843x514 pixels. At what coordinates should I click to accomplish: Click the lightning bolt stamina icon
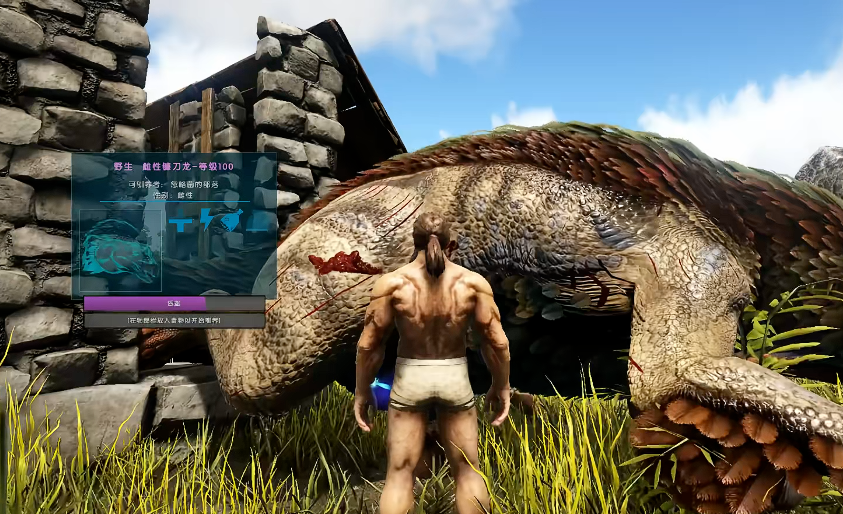pyautogui.click(x=207, y=219)
